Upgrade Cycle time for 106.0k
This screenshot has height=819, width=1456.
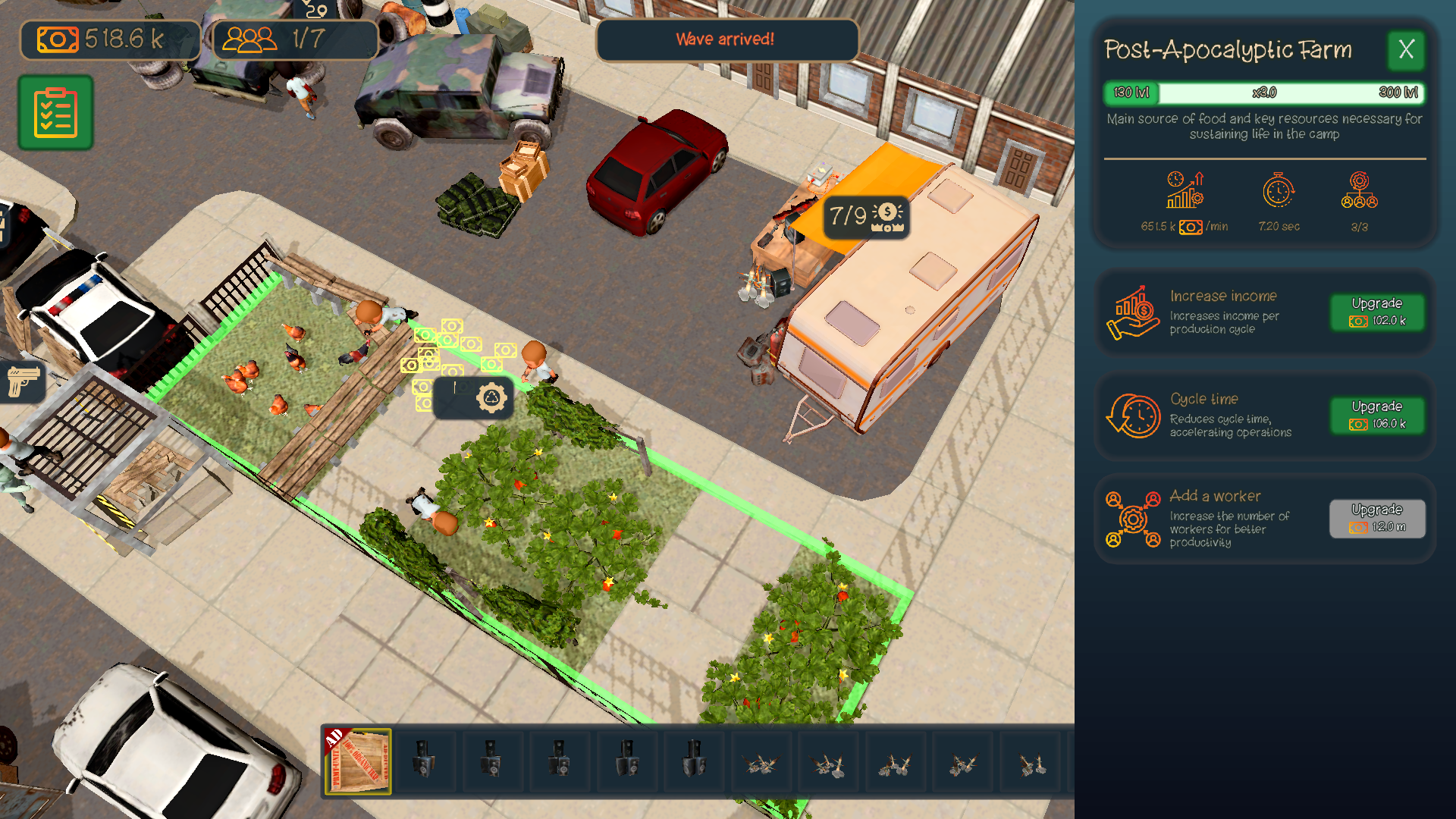coord(1378,416)
